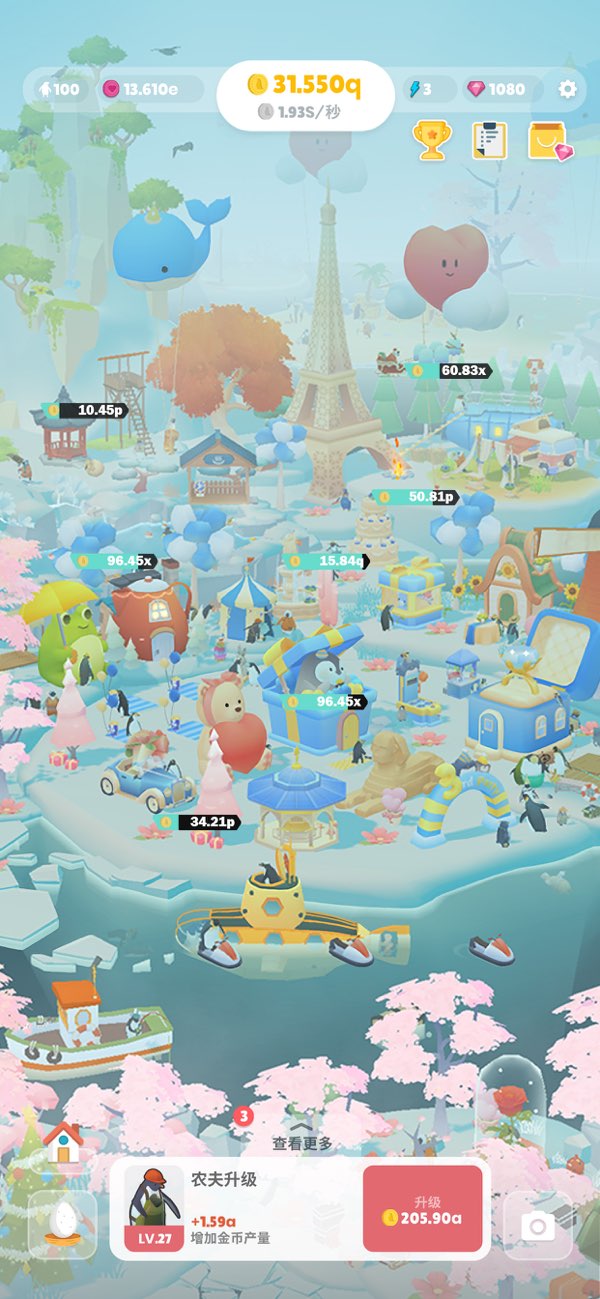This screenshot has height=1299, width=600.
Task: Open the camera screenshot mode
Action: 538,1225
